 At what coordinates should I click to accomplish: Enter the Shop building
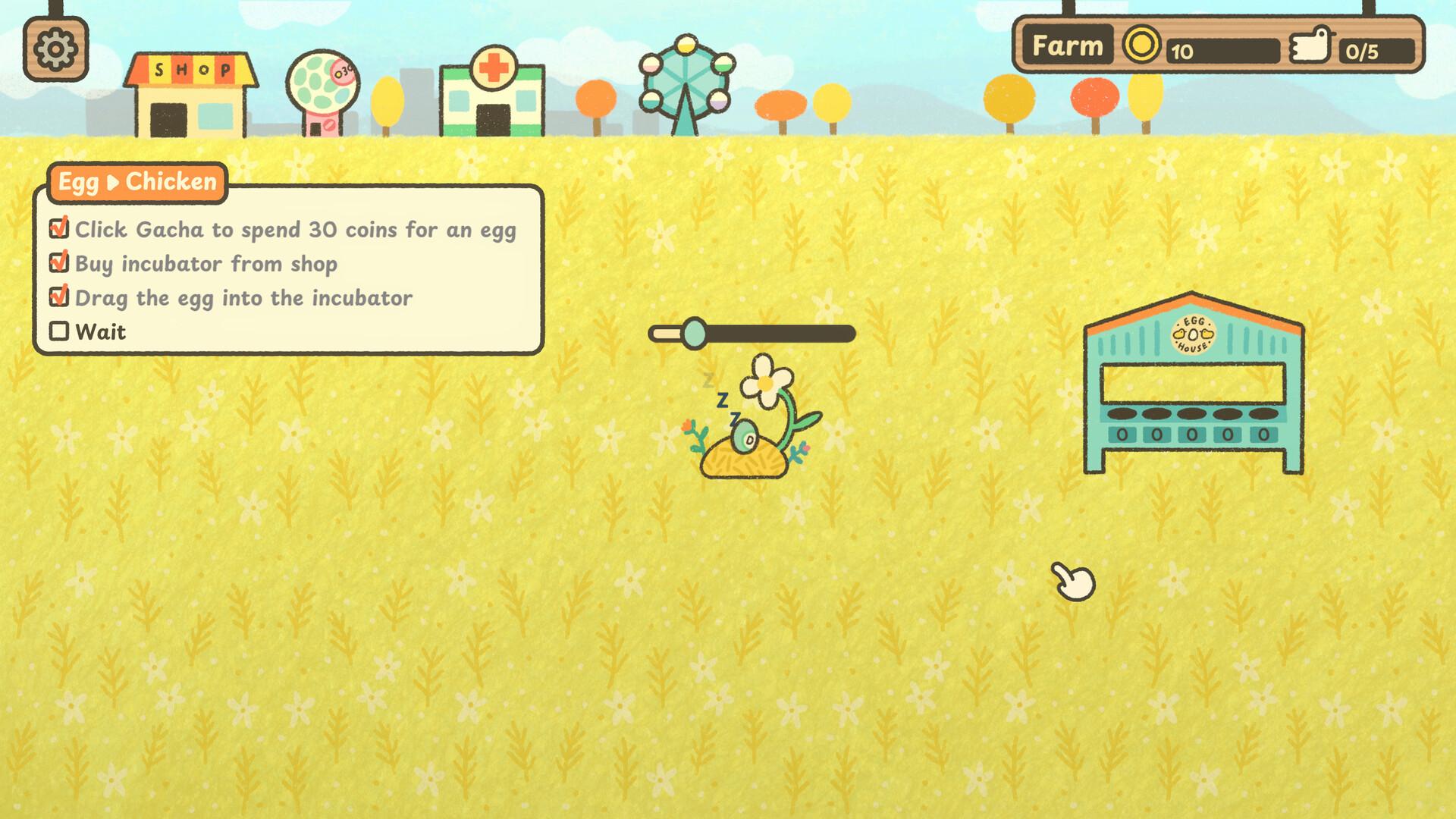click(x=191, y=96)
